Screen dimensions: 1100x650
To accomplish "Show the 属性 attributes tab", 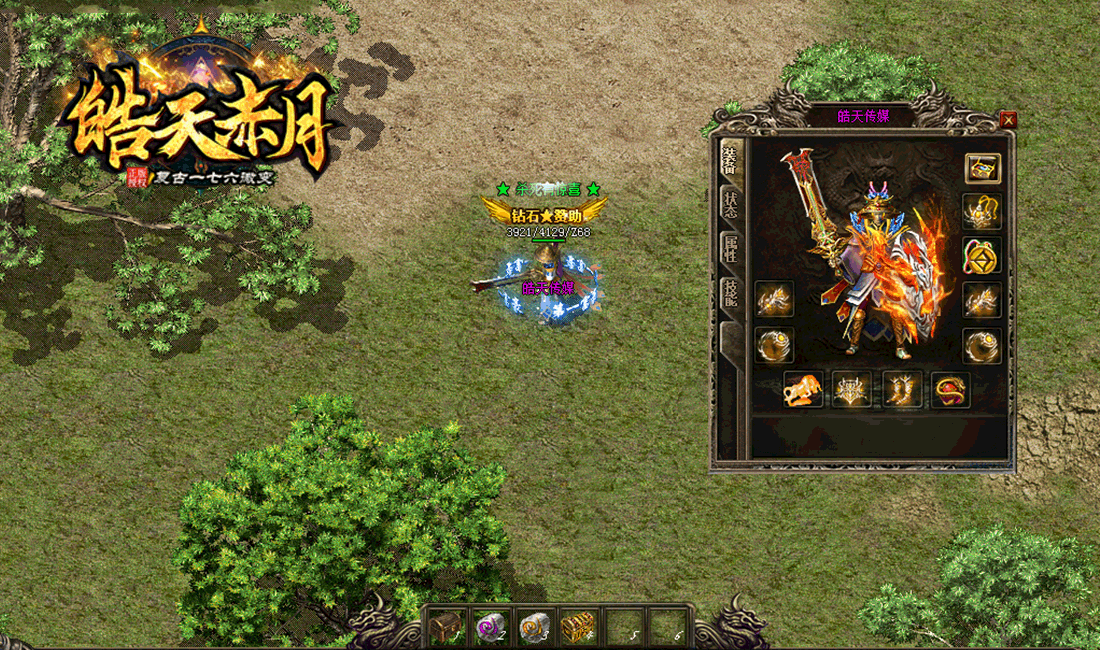I will tap(730, 252).
